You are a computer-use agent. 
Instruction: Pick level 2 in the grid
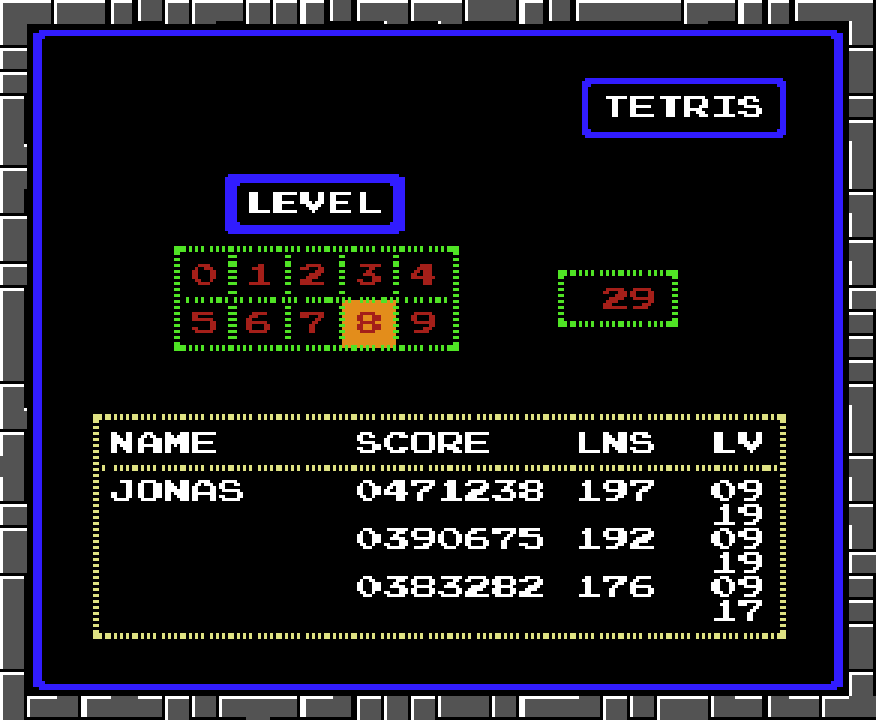tap(313, 274)
